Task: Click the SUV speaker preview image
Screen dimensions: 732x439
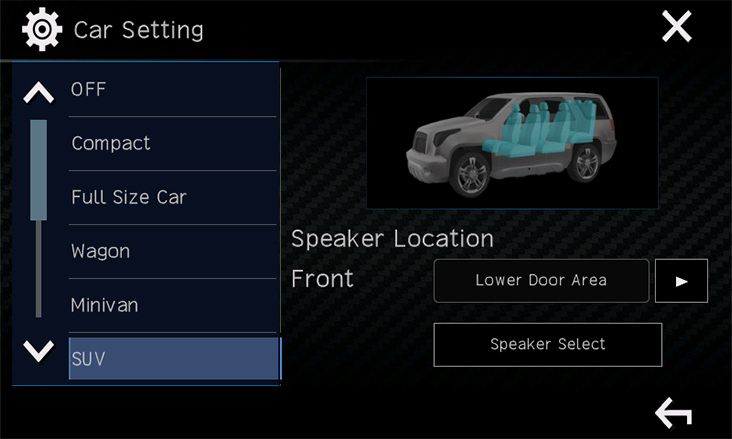Action: (x=511, y=143)
